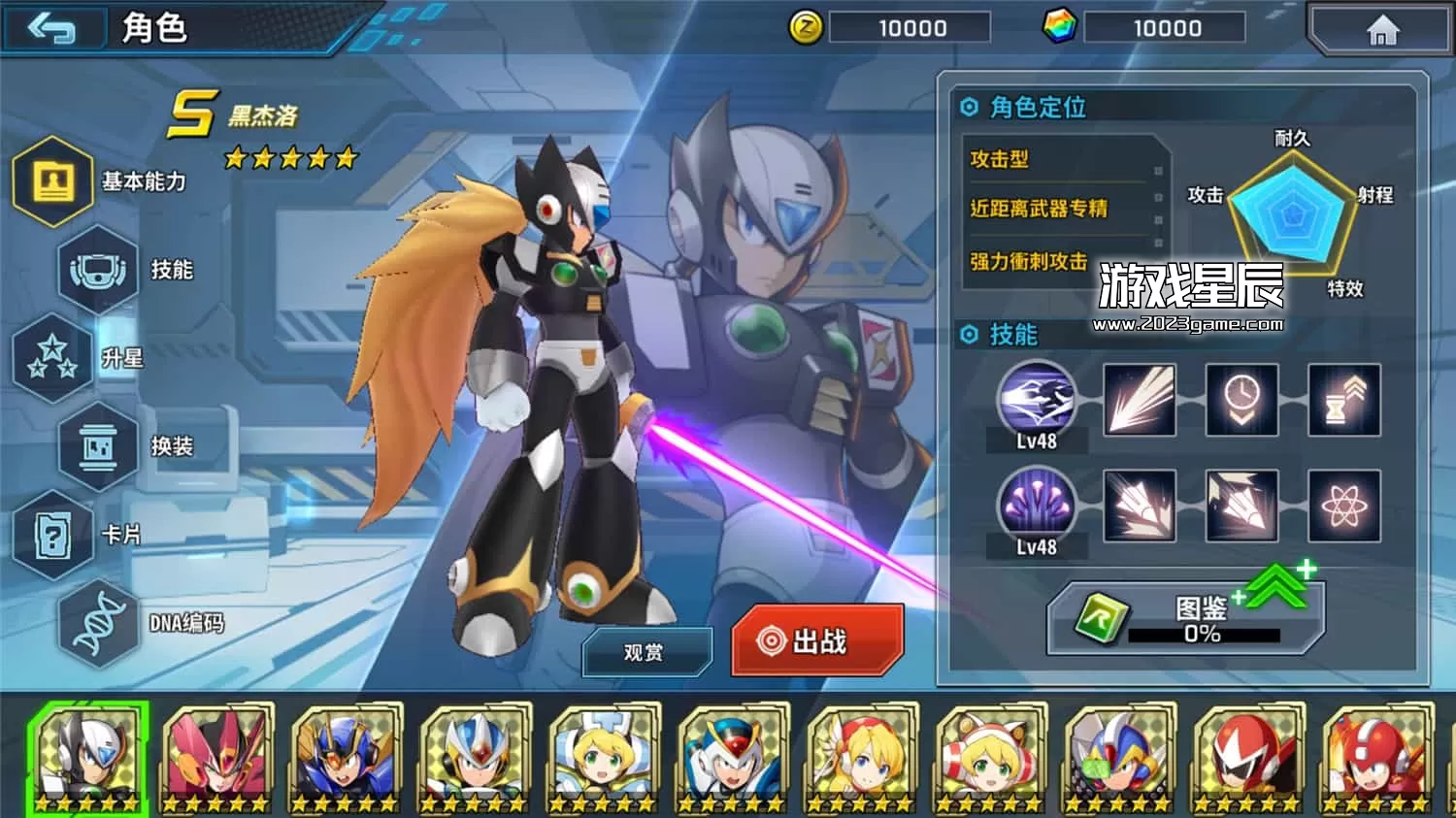The height and width of the screenshot is (818, 1456).
Task: Choose the red-helmet sunglasses character portrait
Action: point(1245,758)
